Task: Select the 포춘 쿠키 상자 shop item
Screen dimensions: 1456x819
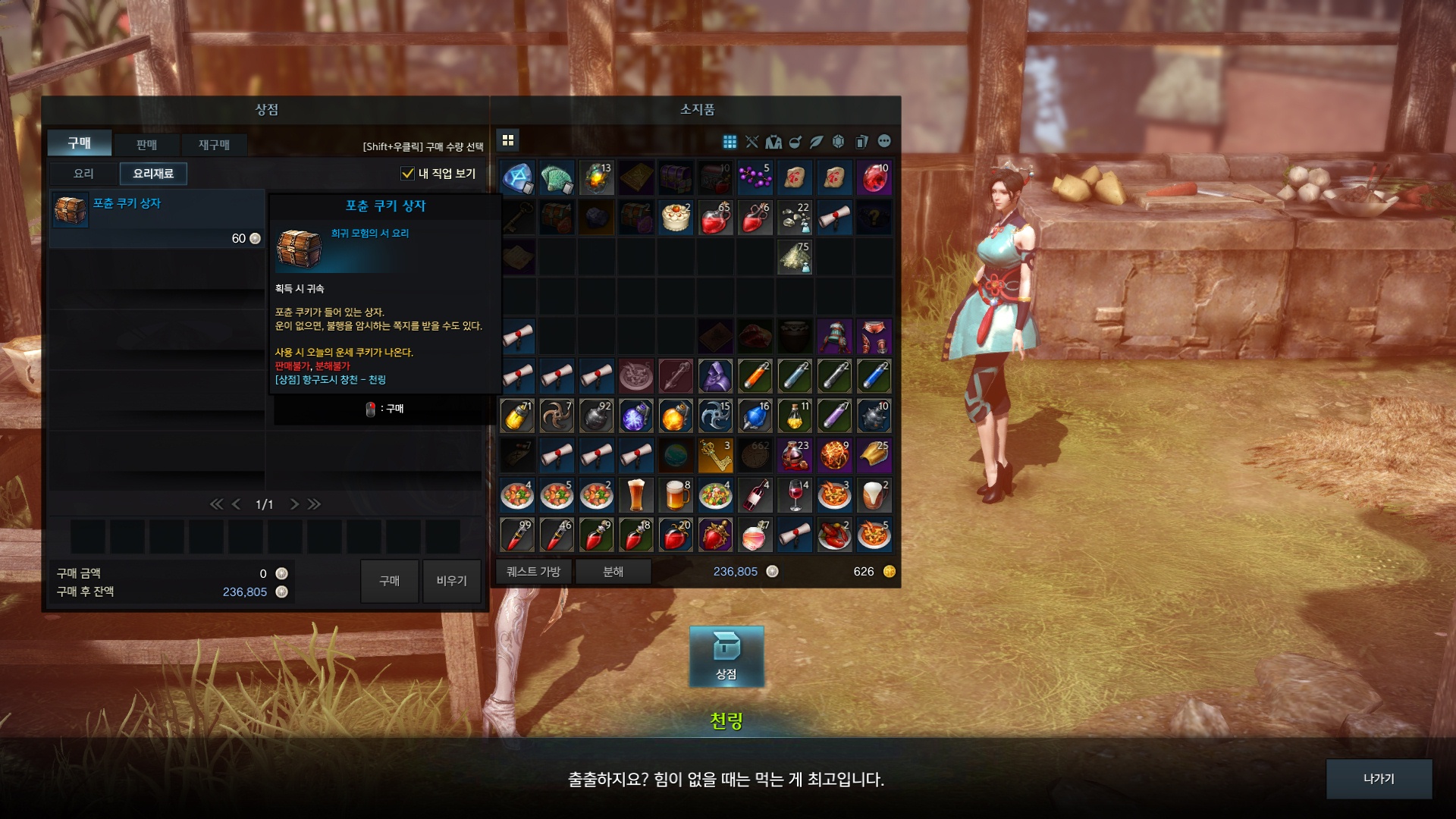Action: coord(156,218)
